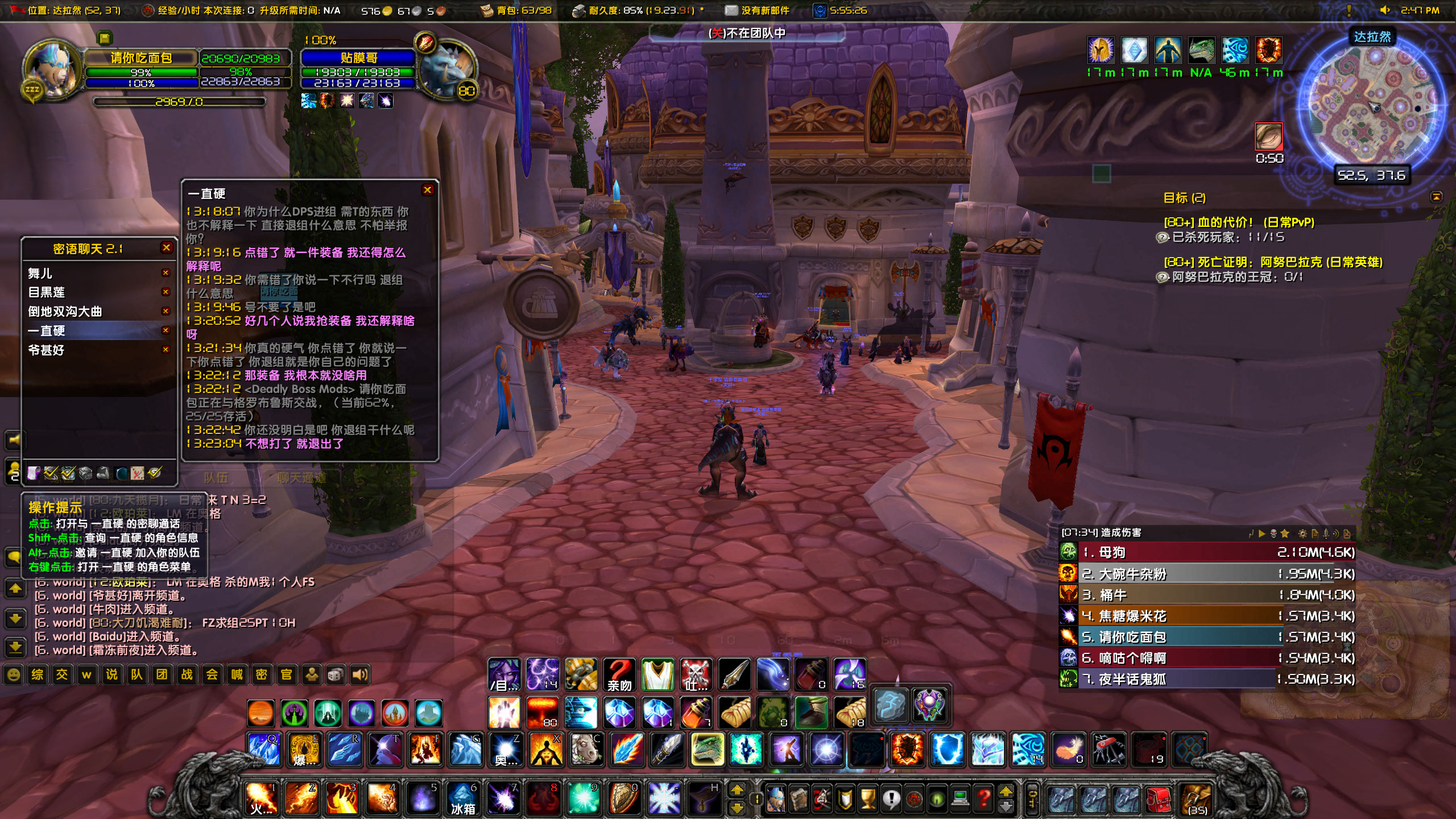This screenshot has height=819, width=1456.
Task: Click the durability armor icon at 85%
Action: (580, 10)
